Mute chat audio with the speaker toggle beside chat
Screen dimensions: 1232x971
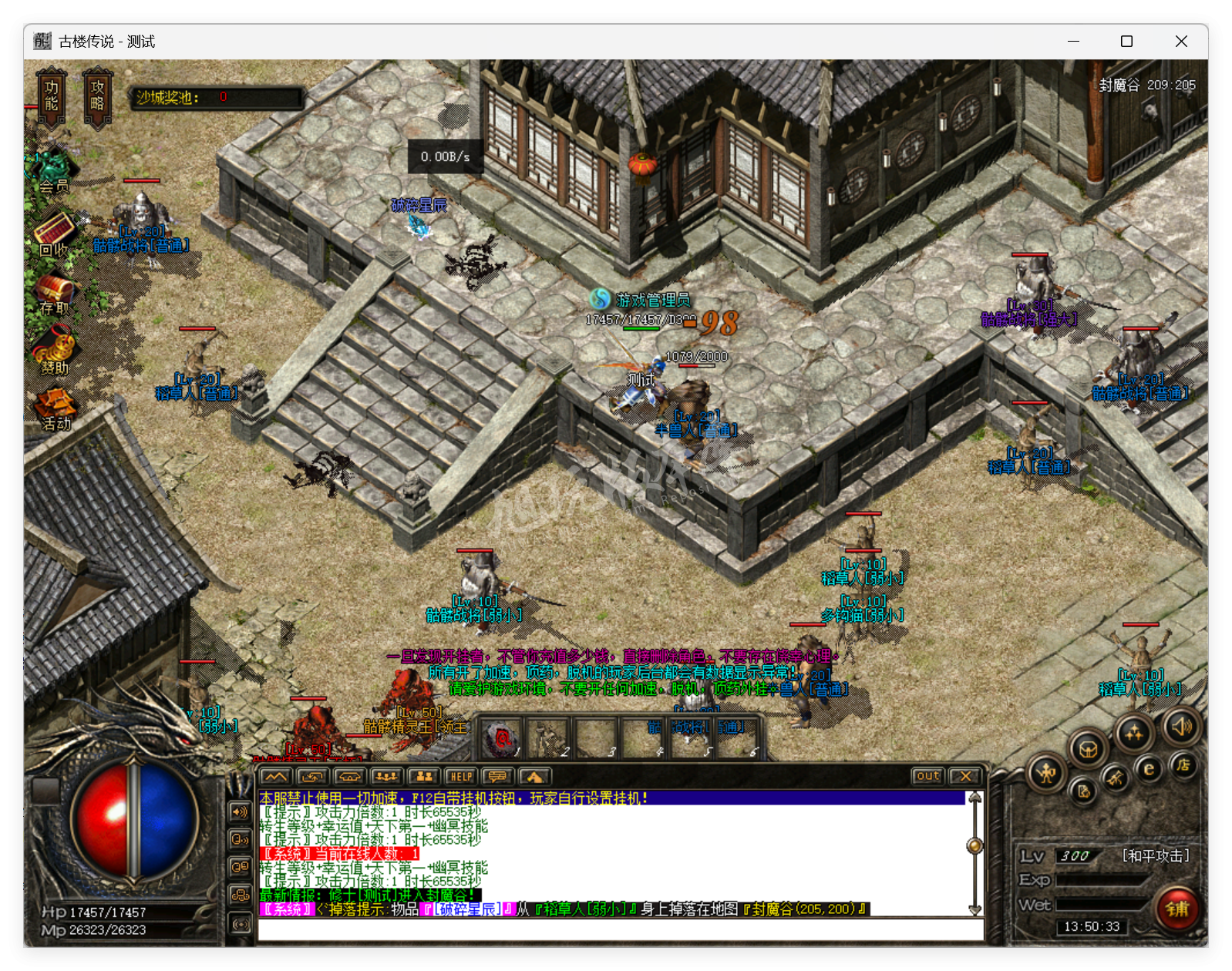click(x=239, y=813)
